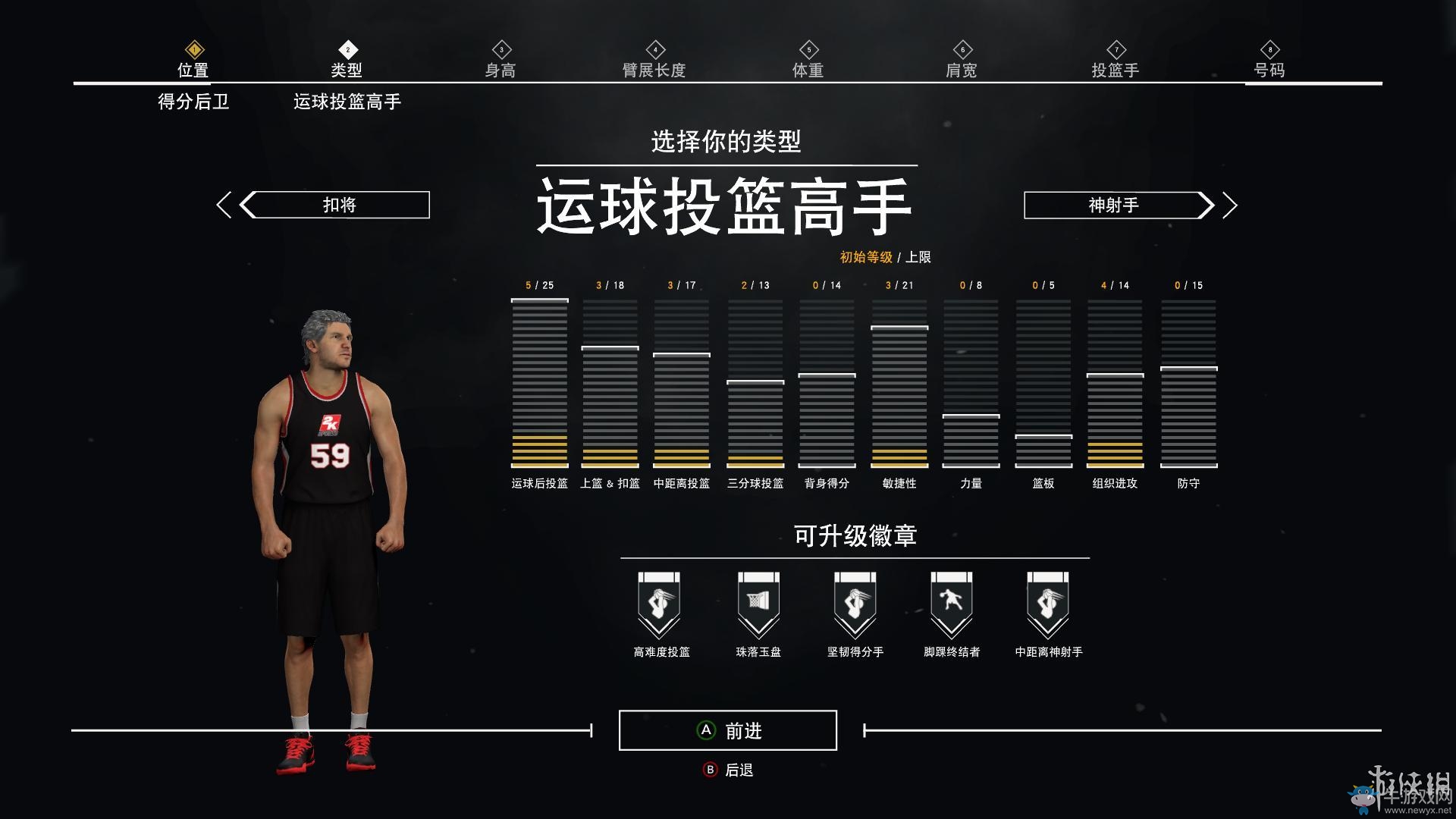Viewport: 1456px width, 819px height.
Task: Select the 中距离神射手 badge icon
Action: [1047, 603]
